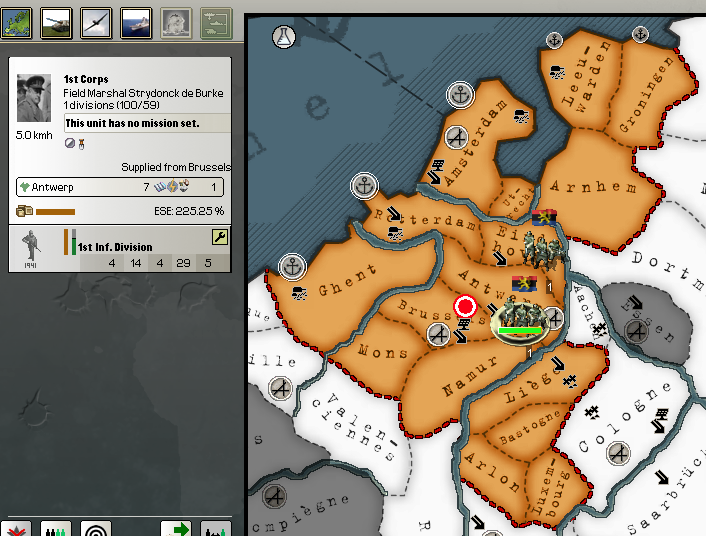Select the selected army stack near Antwerp
Image resolution: width=706 pixels, height=536 pixels.
click(519, 320)
